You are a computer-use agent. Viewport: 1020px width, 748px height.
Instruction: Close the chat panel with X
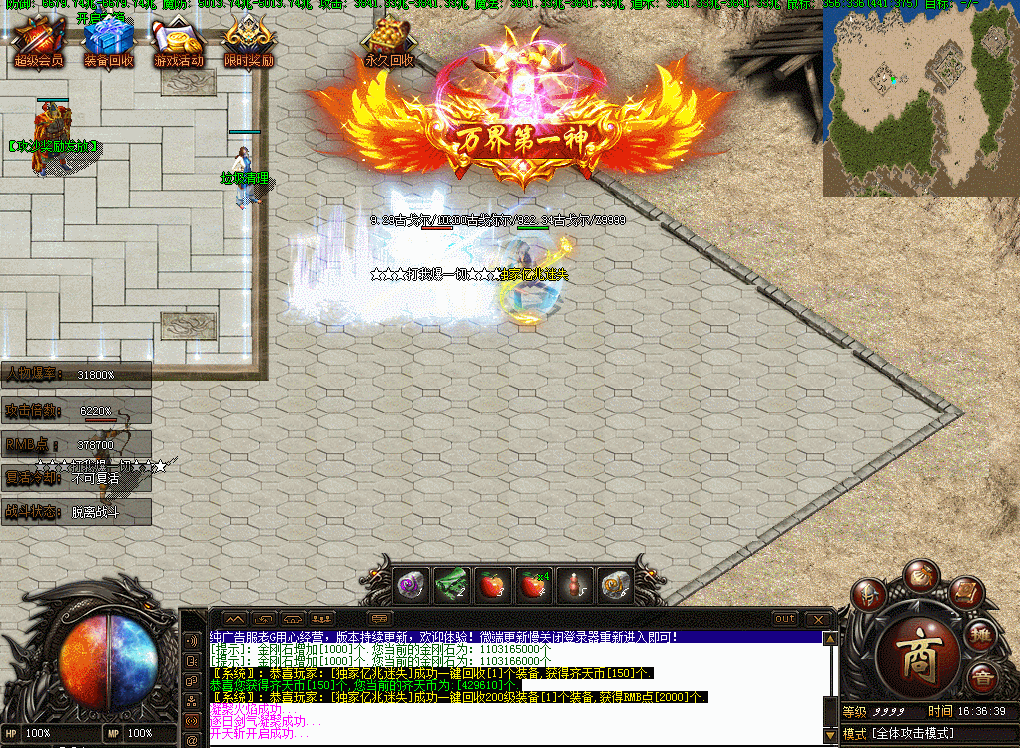(x=820, y=619)
